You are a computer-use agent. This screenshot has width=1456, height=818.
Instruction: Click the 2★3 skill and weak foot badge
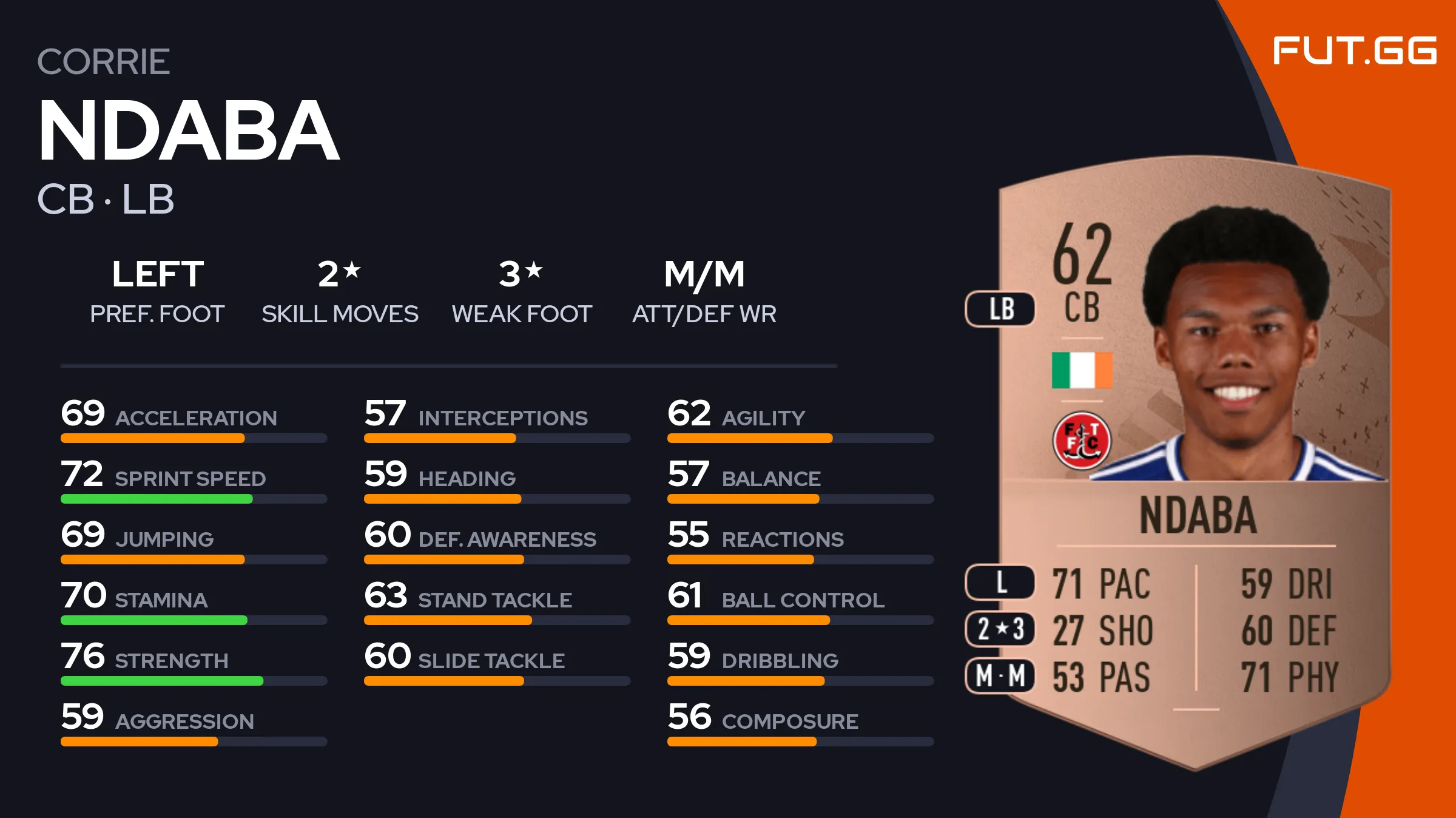[x=1000, y=629]
